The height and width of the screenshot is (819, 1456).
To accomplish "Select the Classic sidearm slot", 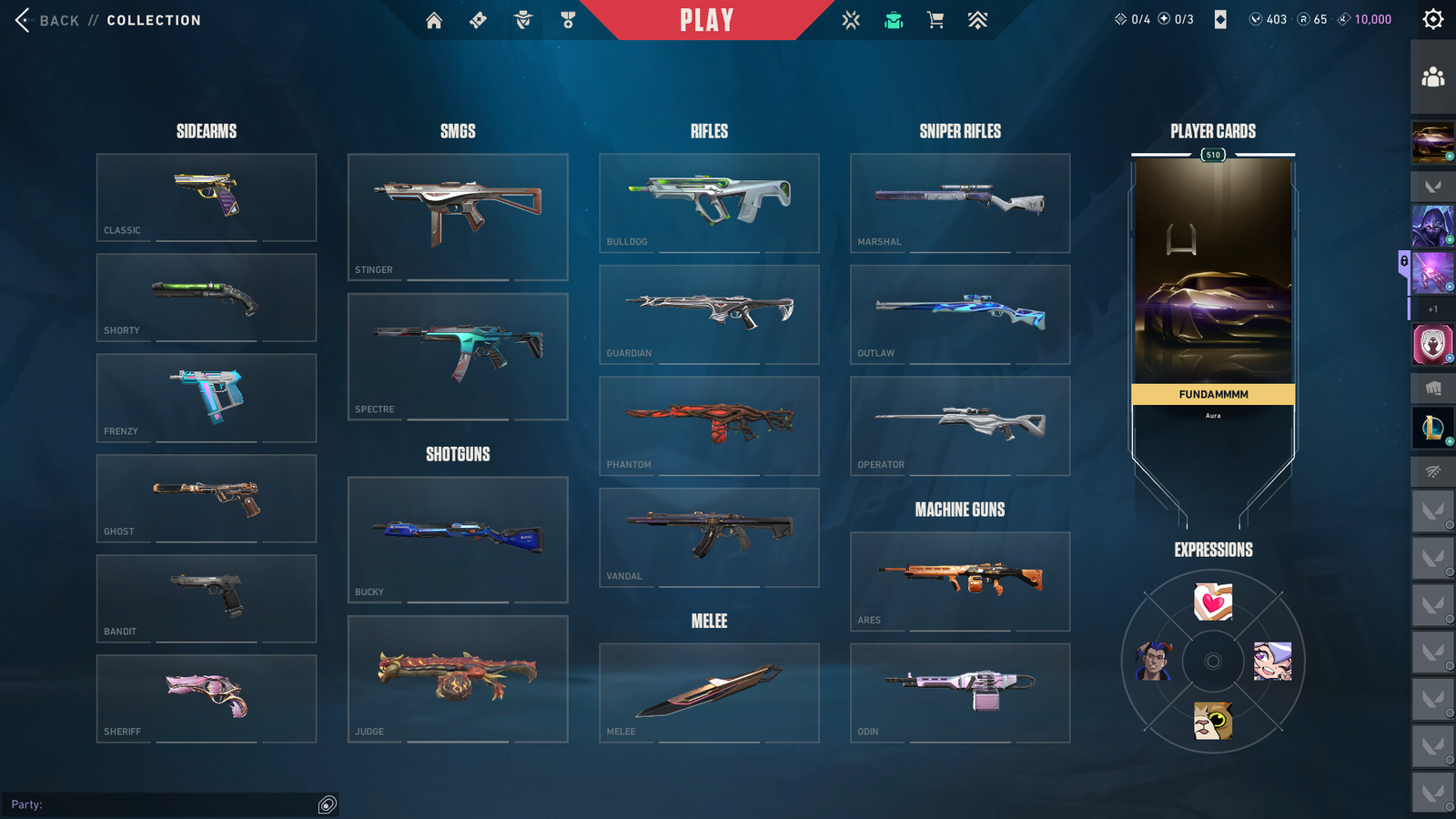I will [207, 197].
